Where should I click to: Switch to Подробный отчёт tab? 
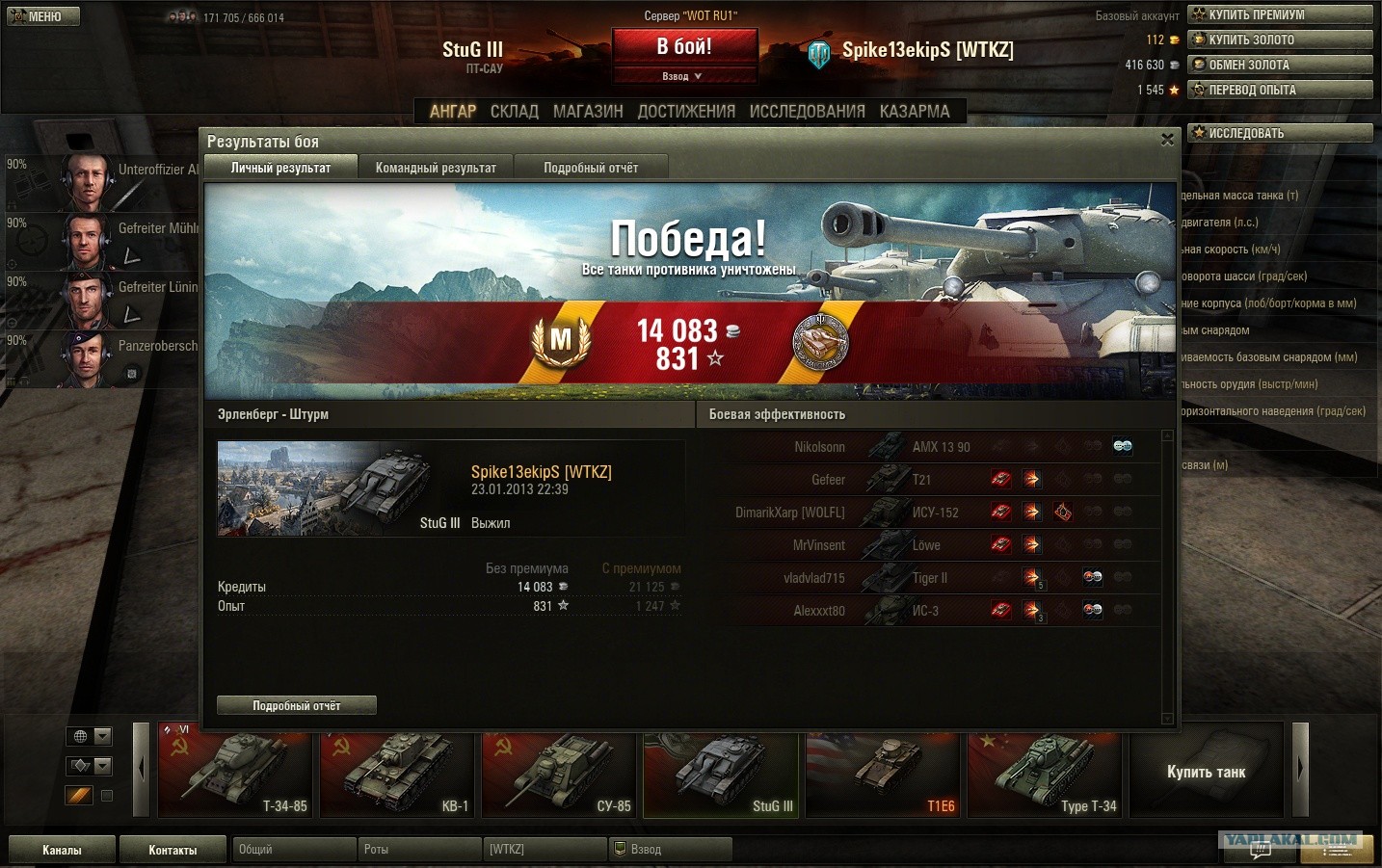click(591, 168)
